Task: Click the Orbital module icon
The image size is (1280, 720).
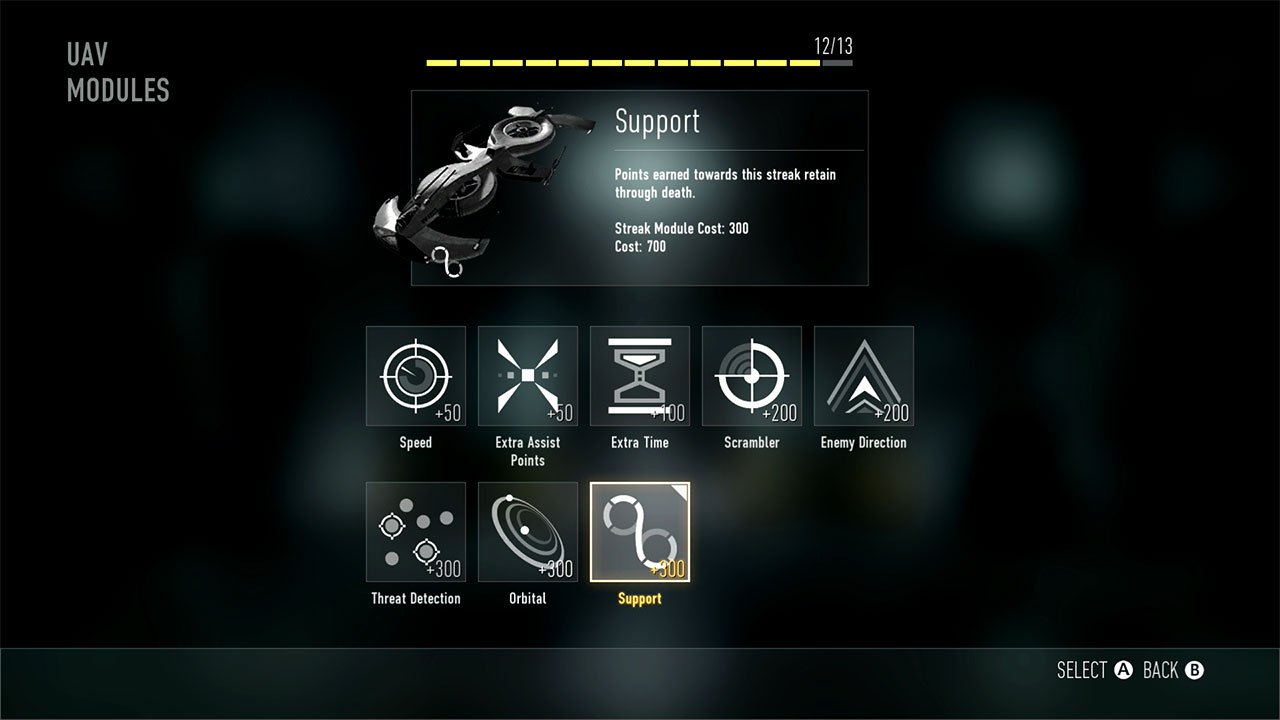Action: click(x=527, y=531)
